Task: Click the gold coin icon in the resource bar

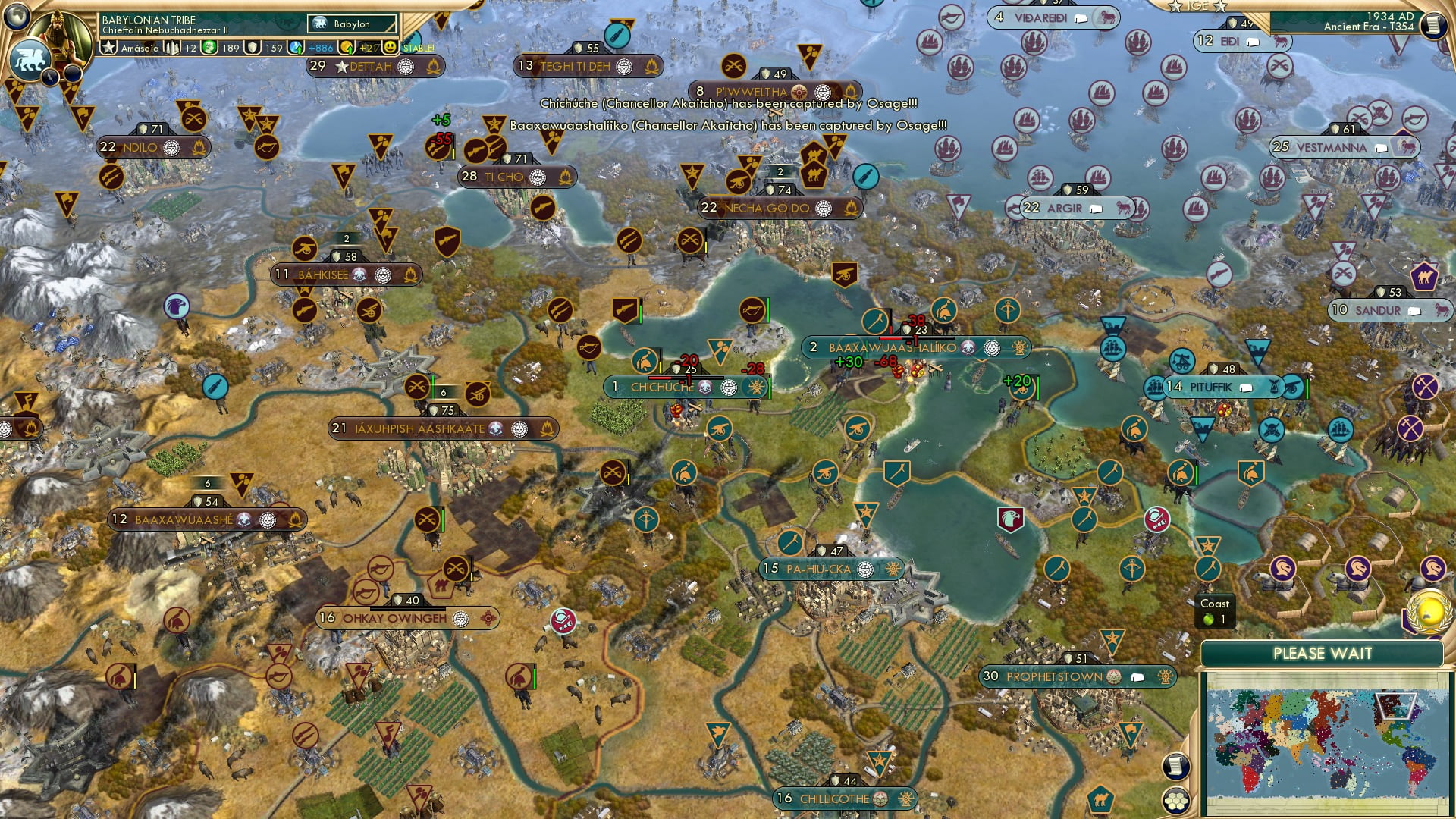Action: pyautogui.click(x=348, y=48)
